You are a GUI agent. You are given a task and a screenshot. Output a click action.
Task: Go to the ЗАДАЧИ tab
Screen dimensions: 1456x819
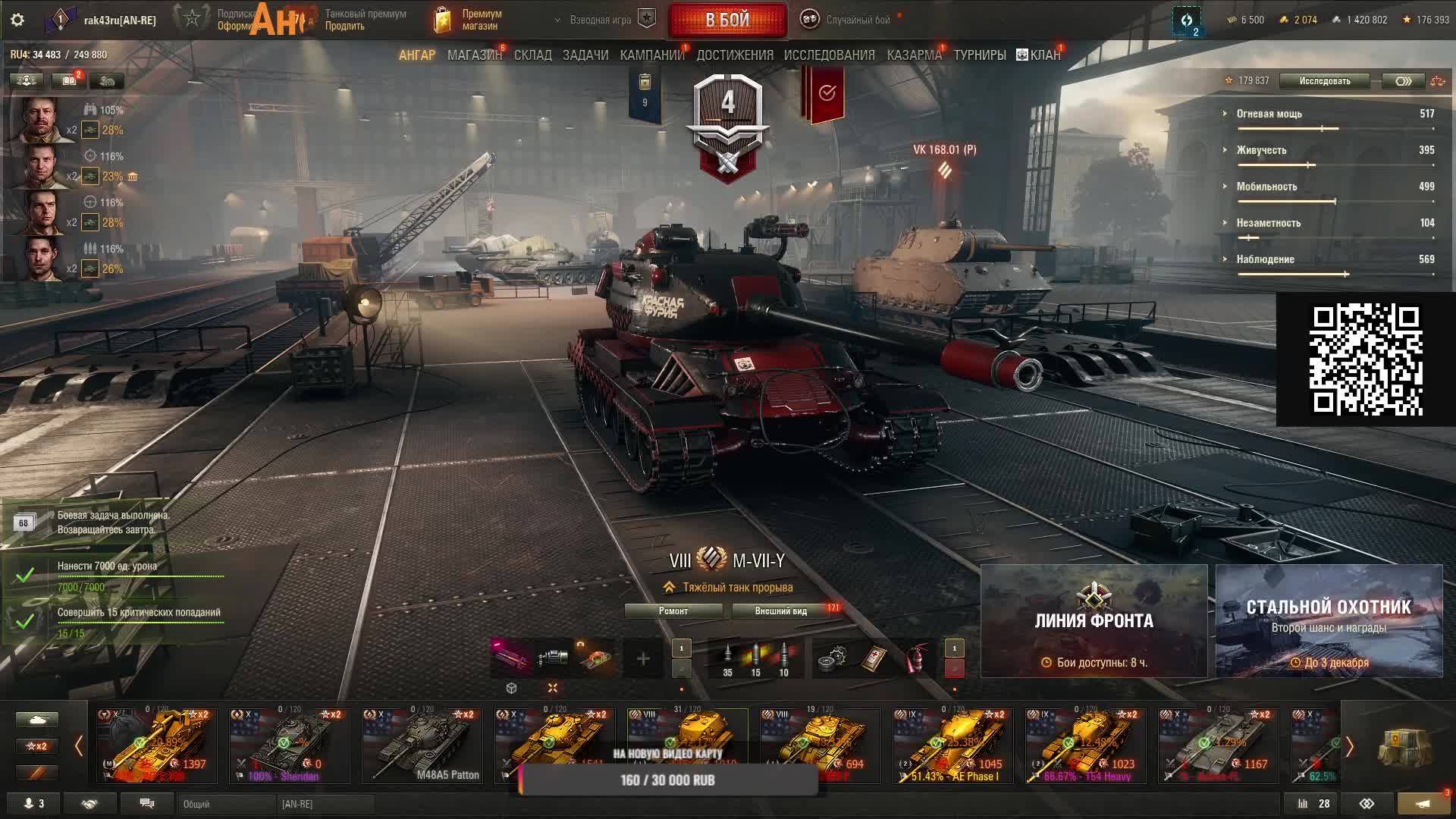click(585, 55)
